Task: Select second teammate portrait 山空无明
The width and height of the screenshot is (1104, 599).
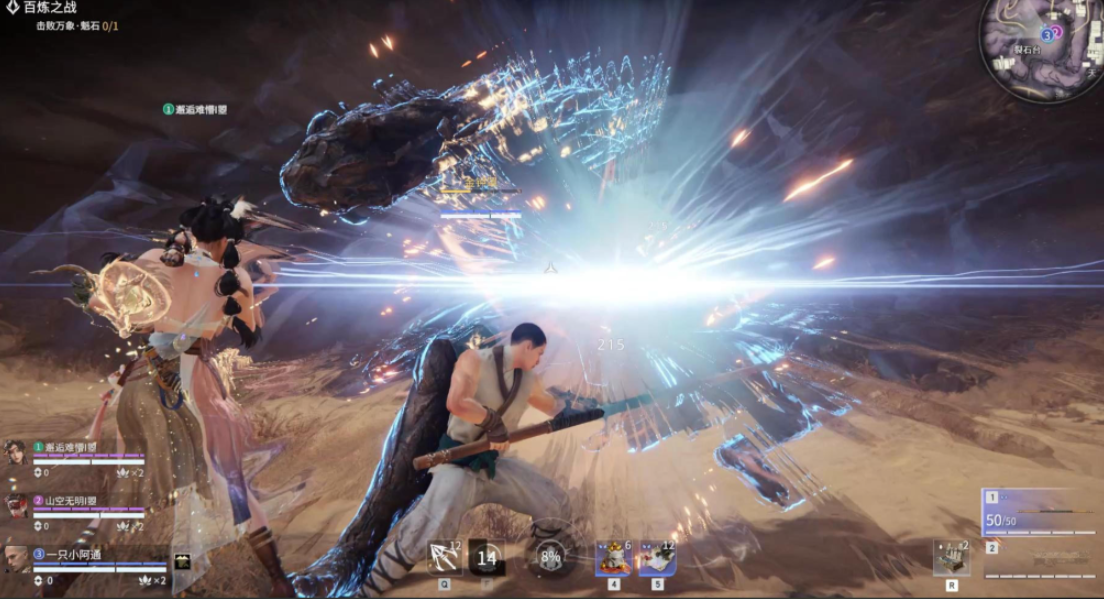Action: pyautogui.click(x=16, y=505)
